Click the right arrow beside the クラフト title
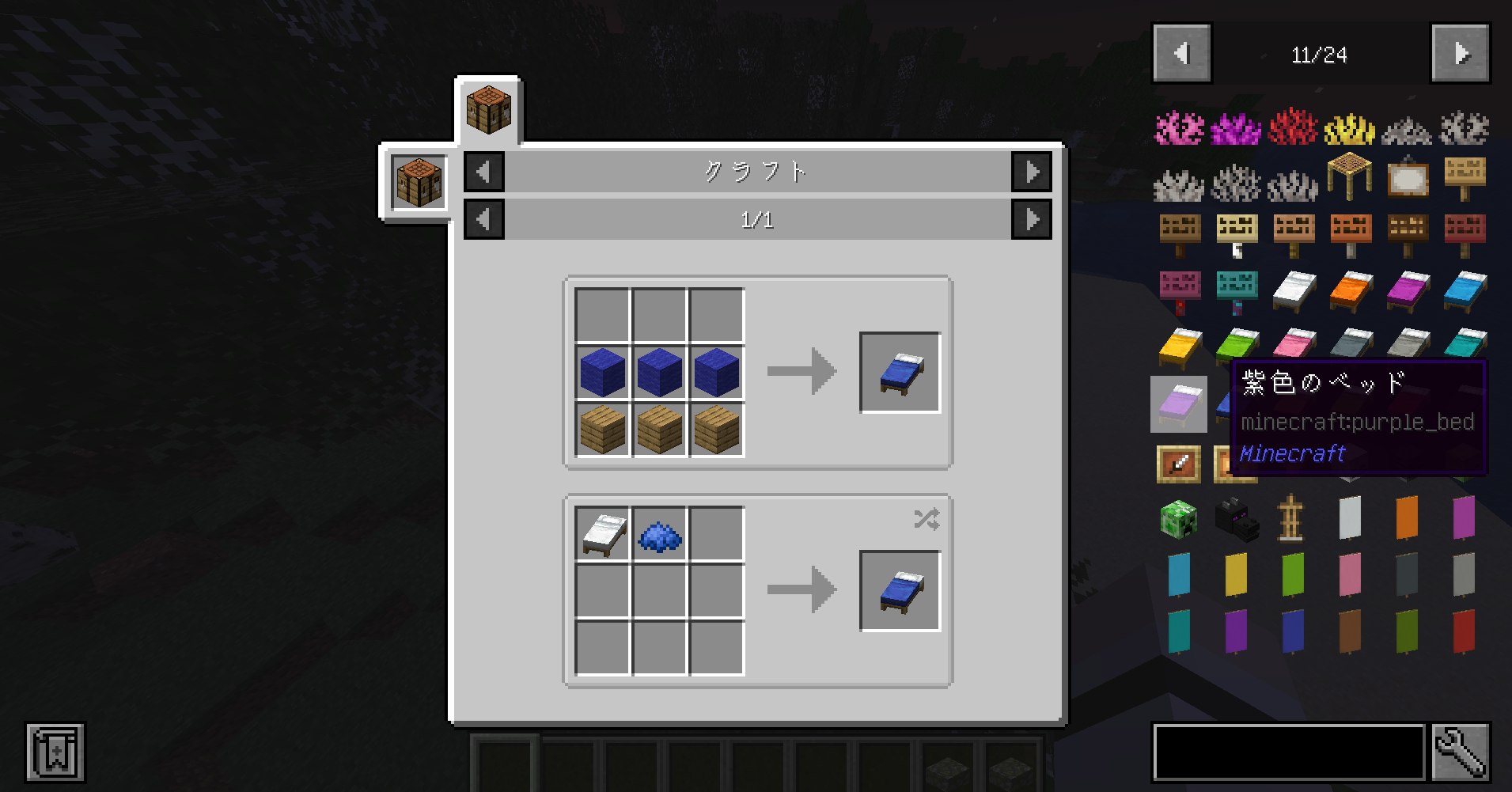Image resolution: width=1512 pixels, height=792 pixels. [x=1033, y=171]
